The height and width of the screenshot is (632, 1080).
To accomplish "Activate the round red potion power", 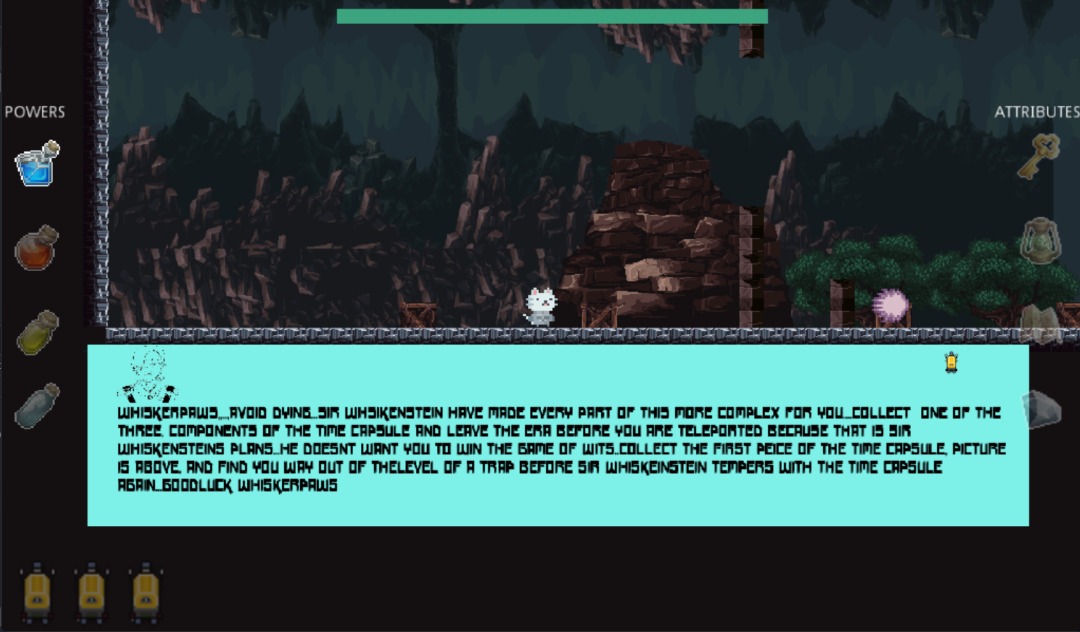I will point(37,247).
